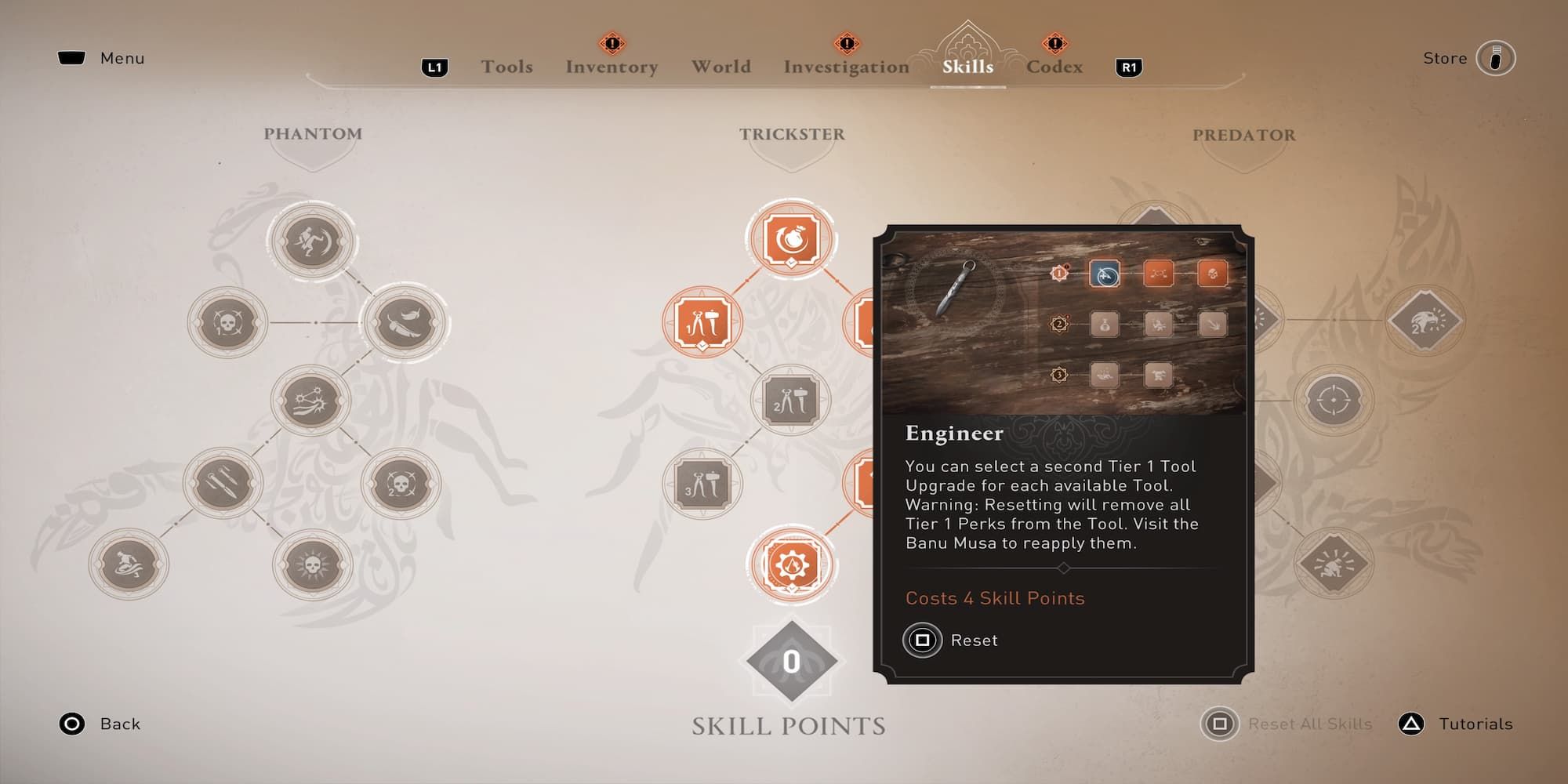
Task: Select the Engineer gear skill in Trickster tree
Action: point(793,563)
